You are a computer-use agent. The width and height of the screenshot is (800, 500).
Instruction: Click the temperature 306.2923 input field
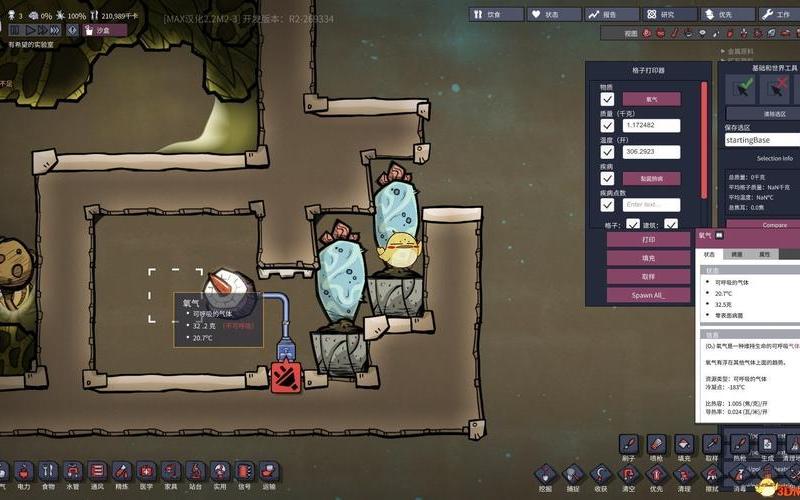(x=651, y=152)
